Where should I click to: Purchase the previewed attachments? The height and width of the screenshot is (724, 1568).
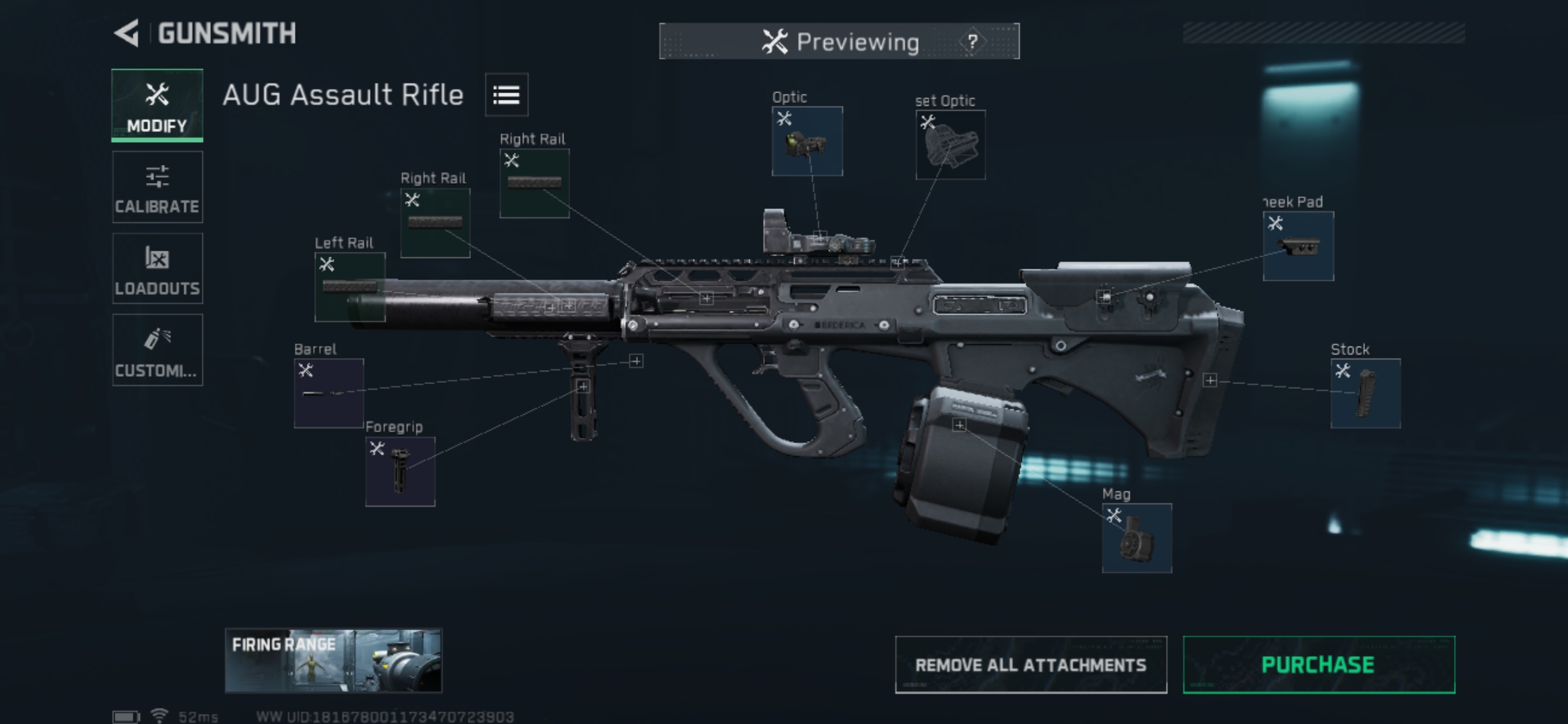coord(1318,665)
